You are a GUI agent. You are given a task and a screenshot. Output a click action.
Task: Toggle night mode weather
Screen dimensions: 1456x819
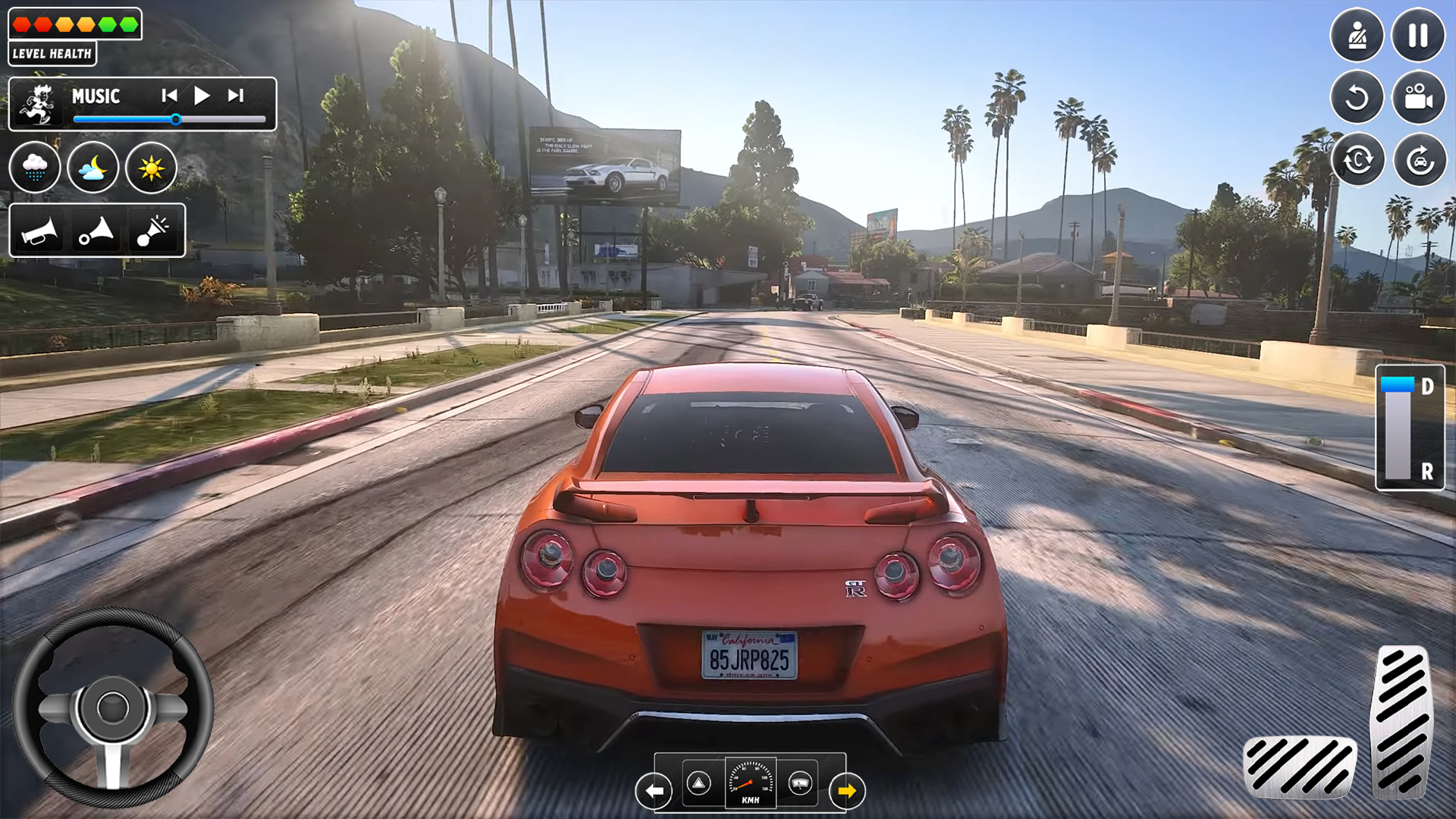[93, 168]
